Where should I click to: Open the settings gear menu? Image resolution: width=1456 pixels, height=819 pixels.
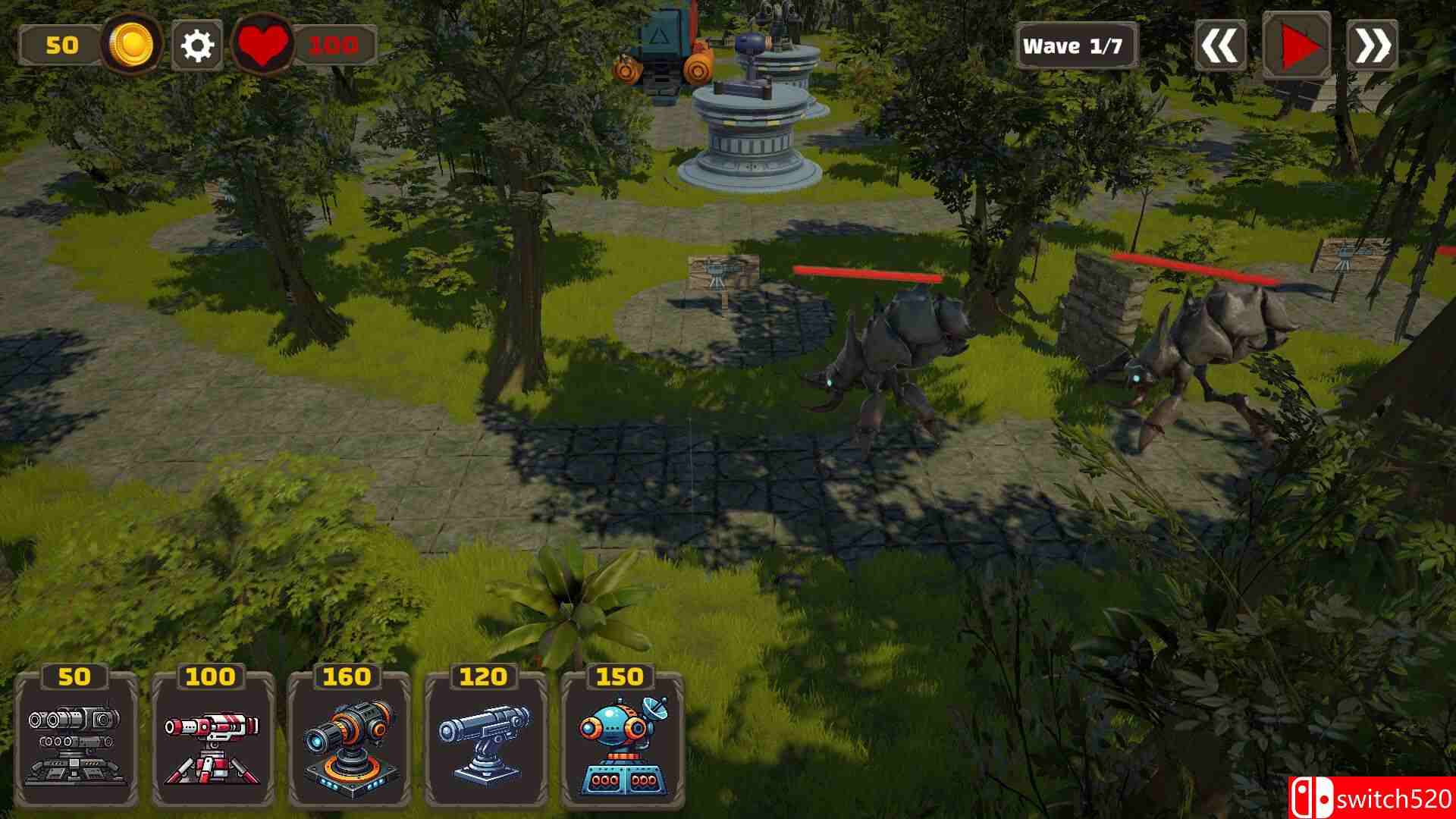[196, 45]
